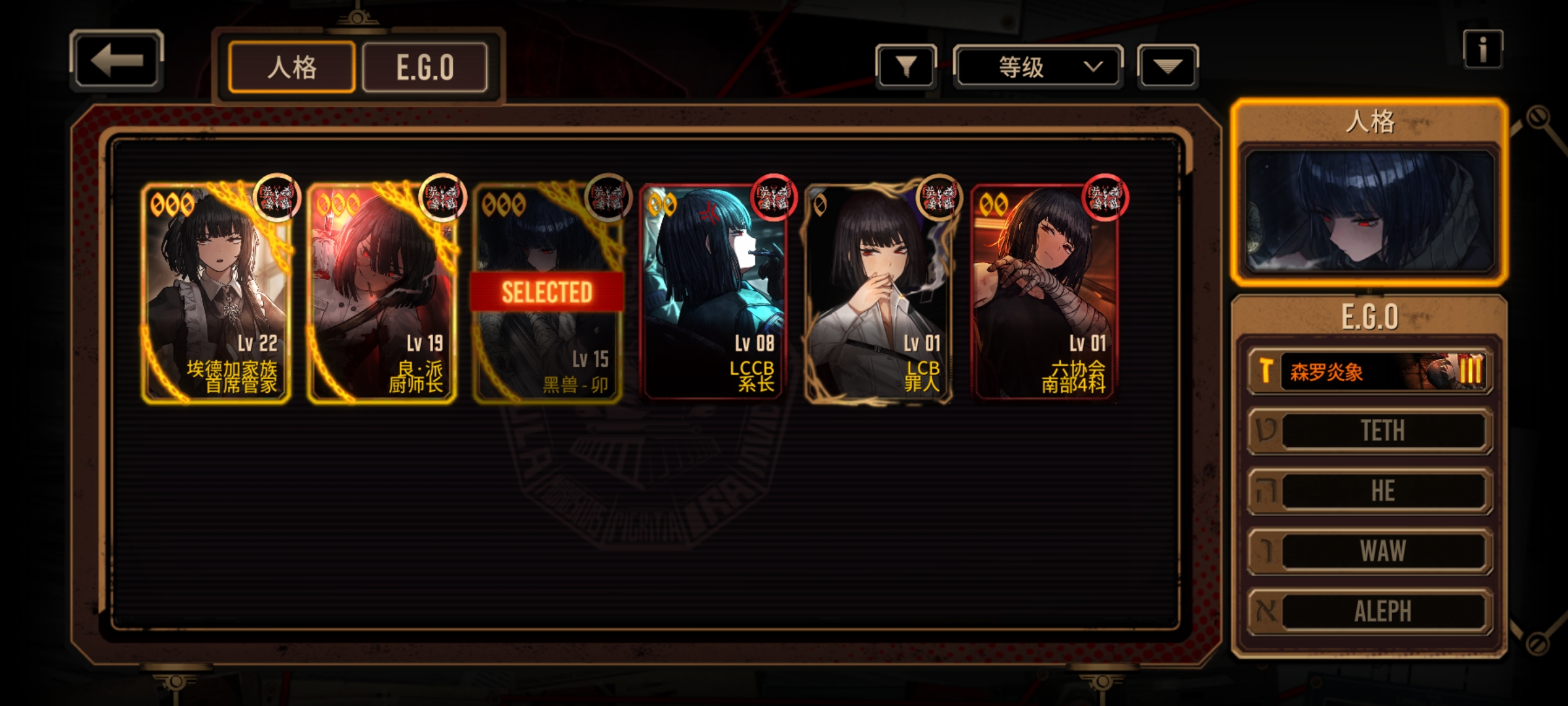Open the info panel icon
This screenshot has height=706, width=1568.
point(1482,49)
